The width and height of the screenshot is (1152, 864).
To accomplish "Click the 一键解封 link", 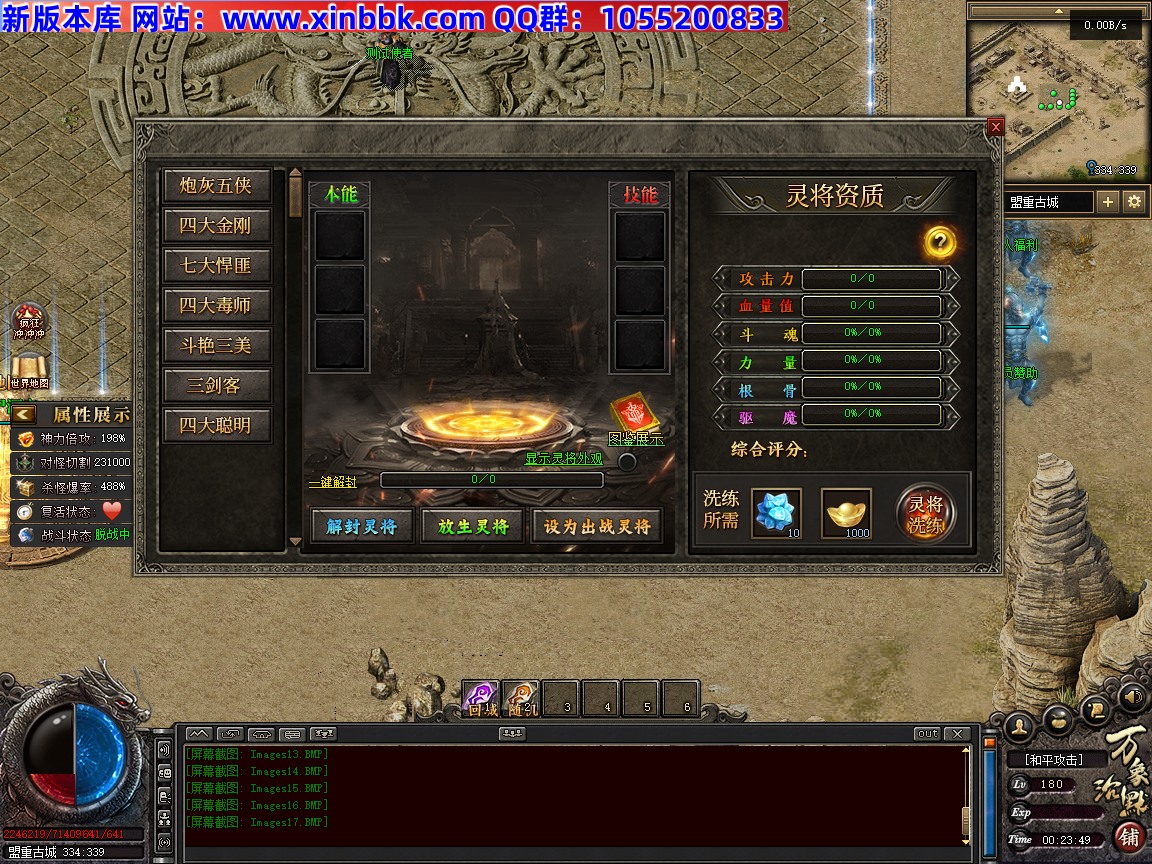I will coord(332,481).
